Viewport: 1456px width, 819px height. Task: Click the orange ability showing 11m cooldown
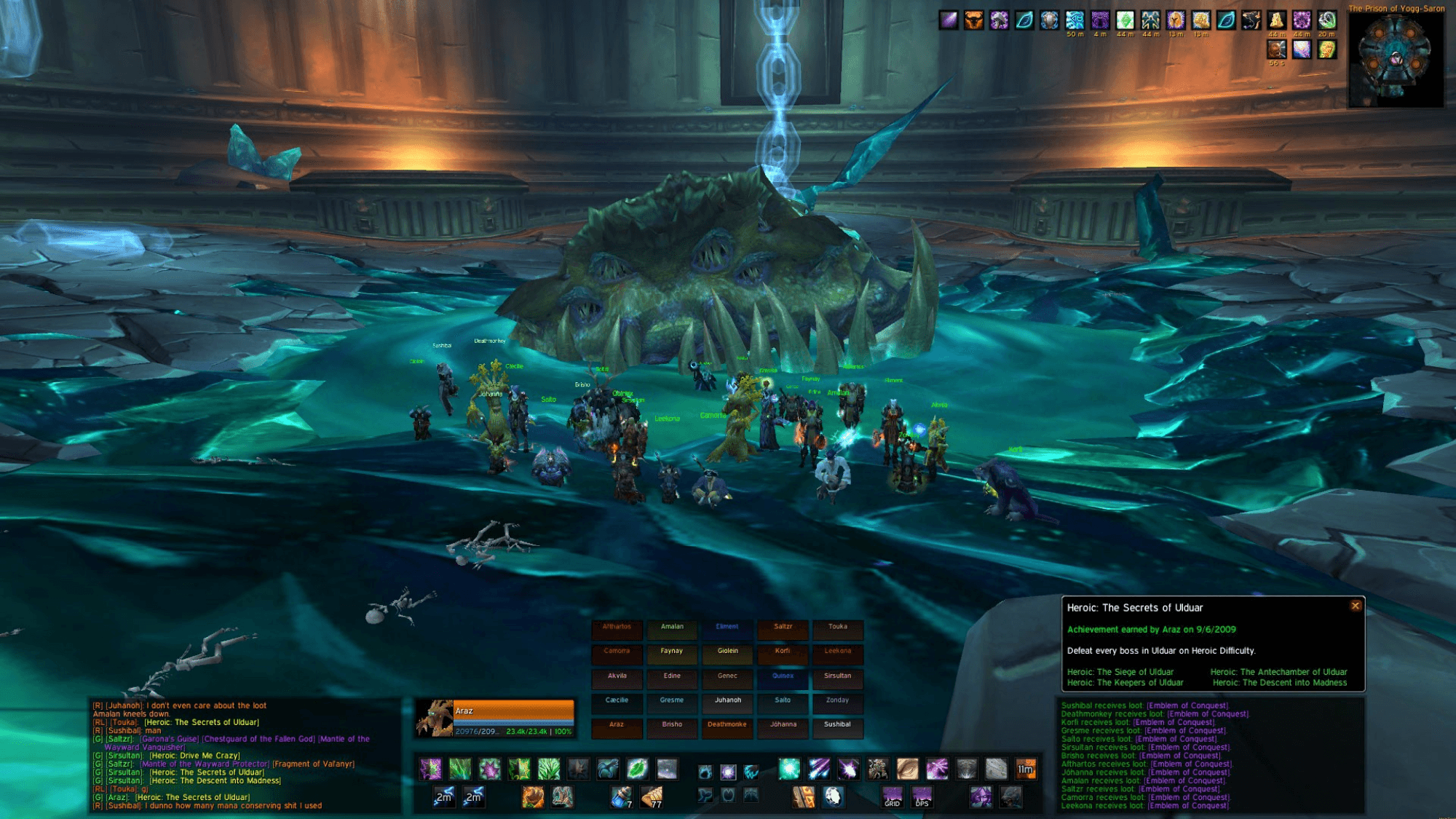click(1025, 769)
